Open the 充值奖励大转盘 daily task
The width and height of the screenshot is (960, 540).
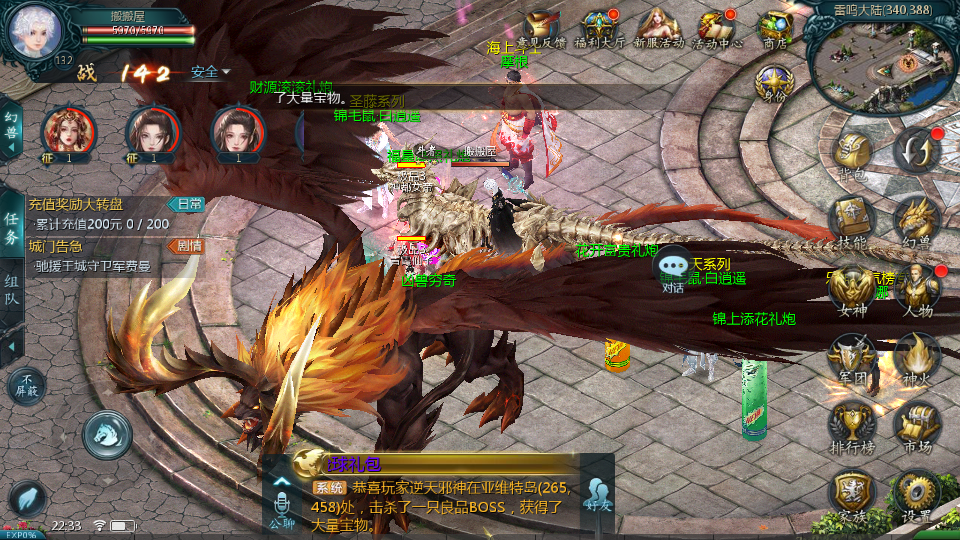[x=100, y=213]
